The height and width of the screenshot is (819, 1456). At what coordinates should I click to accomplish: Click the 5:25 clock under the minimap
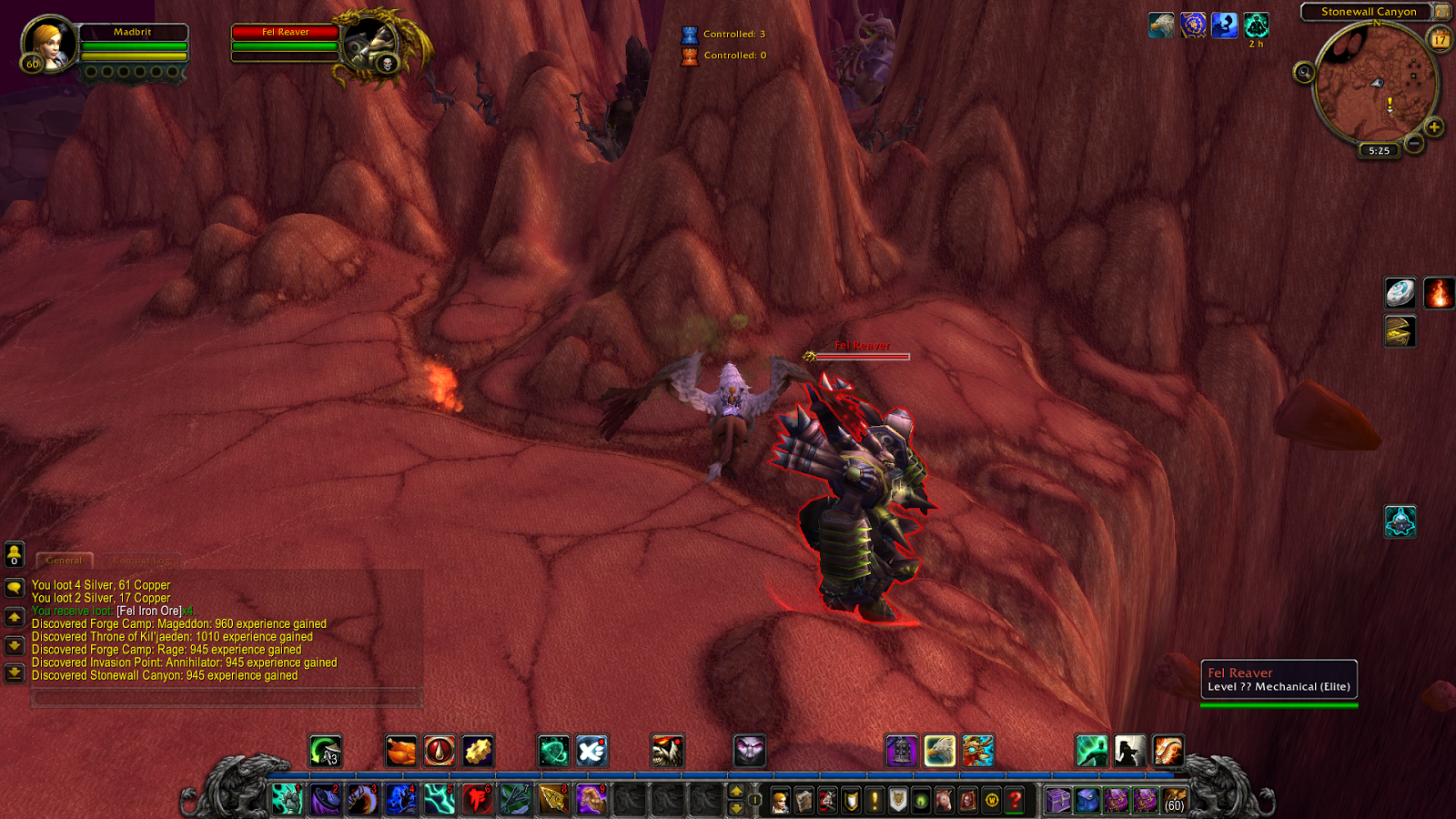tap(1378, 151)
